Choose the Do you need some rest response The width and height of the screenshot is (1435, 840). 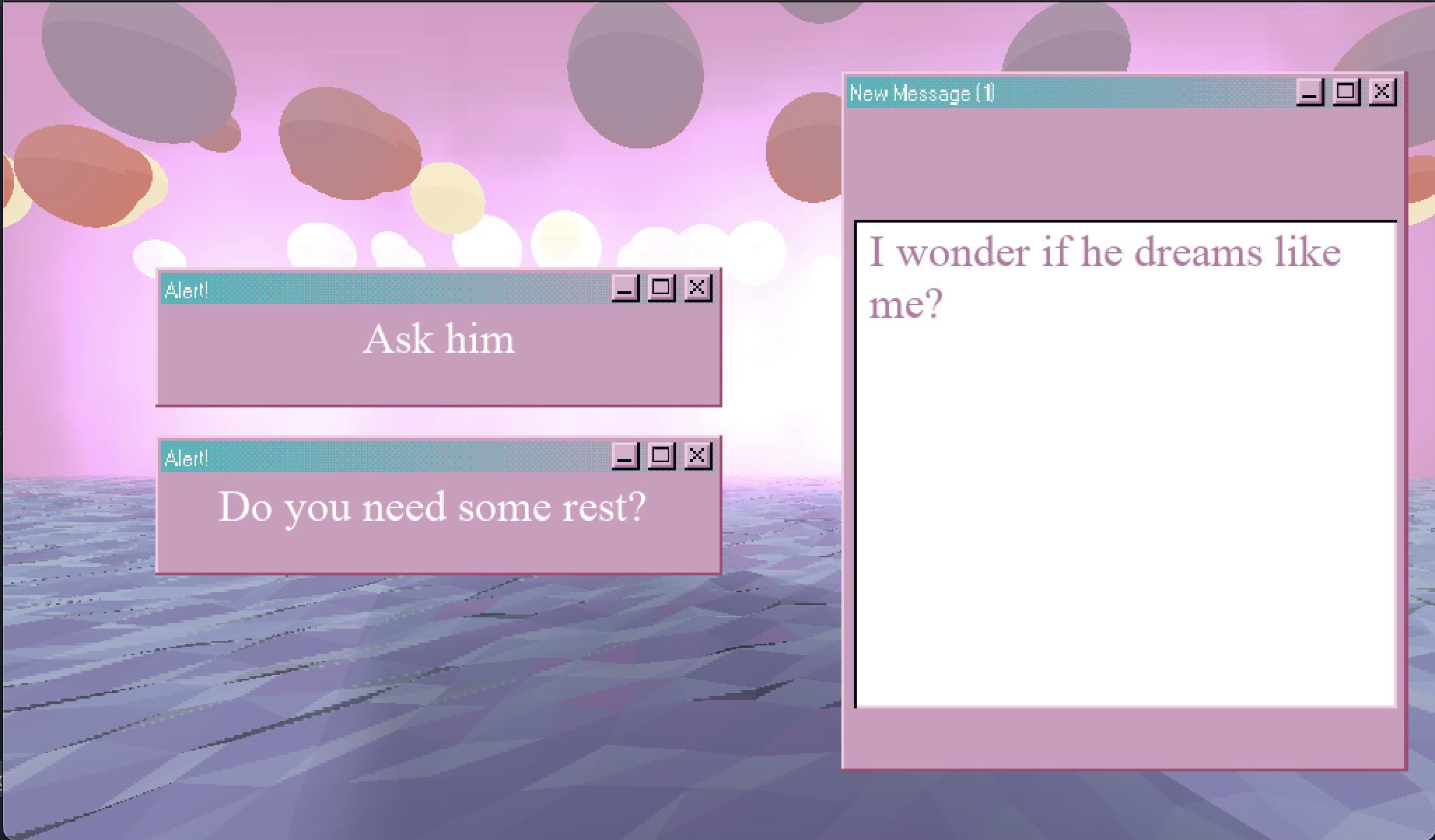point(434,507)
